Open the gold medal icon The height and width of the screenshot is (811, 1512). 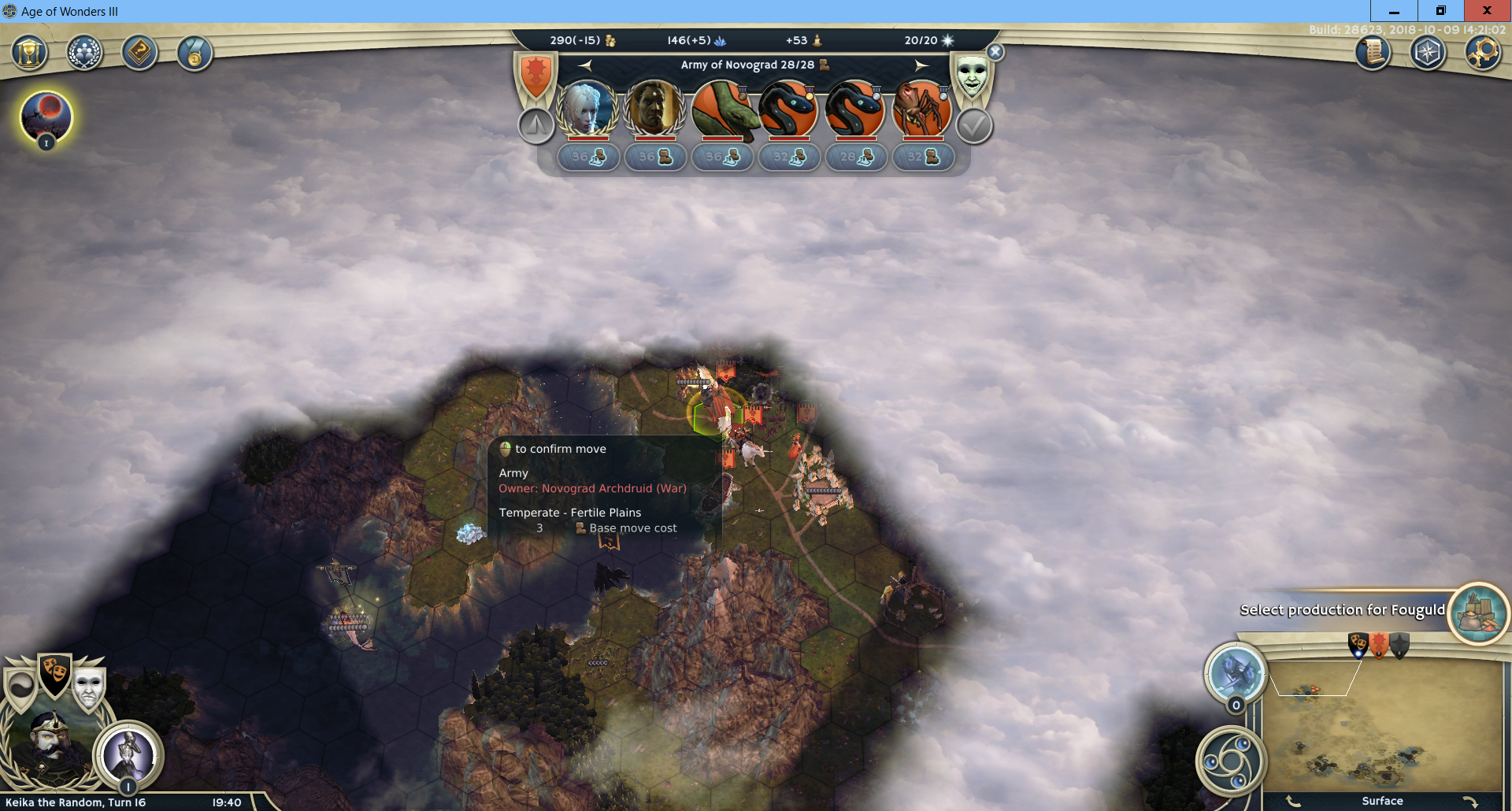(195, 54)
